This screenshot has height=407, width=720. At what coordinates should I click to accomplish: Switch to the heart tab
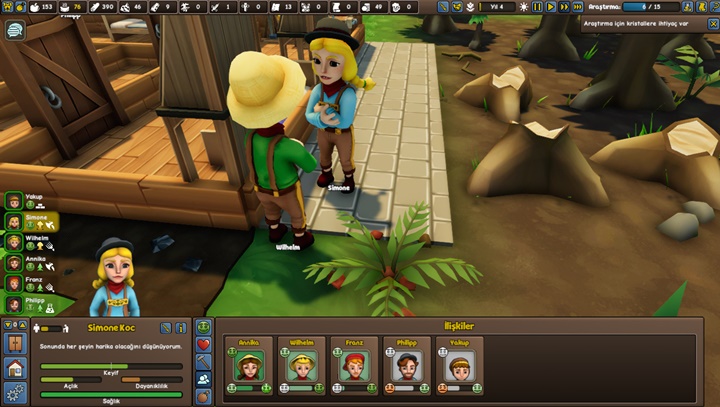(x=203, y=344)
